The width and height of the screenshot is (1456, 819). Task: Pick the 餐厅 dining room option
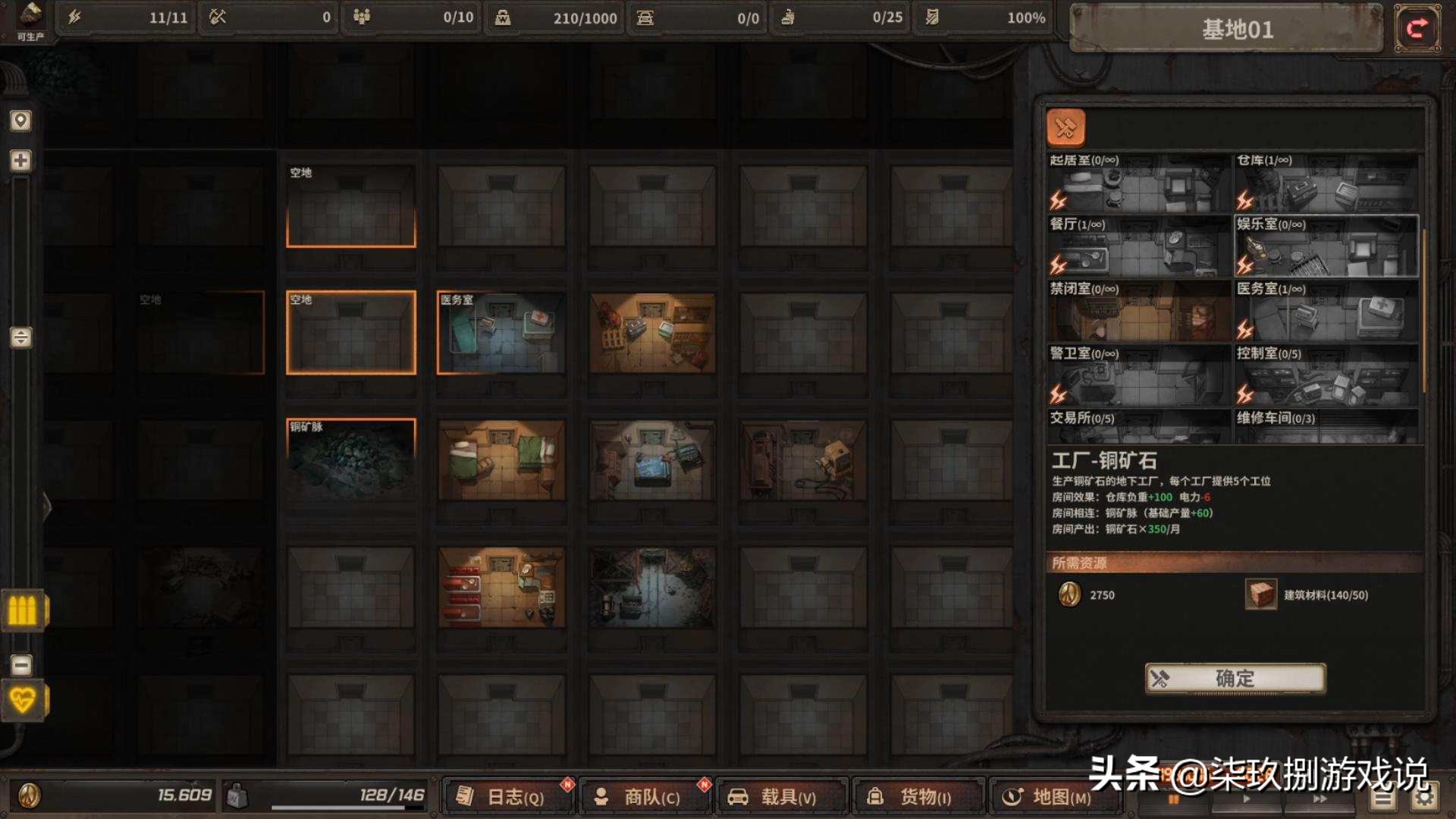click(1138, 246)
